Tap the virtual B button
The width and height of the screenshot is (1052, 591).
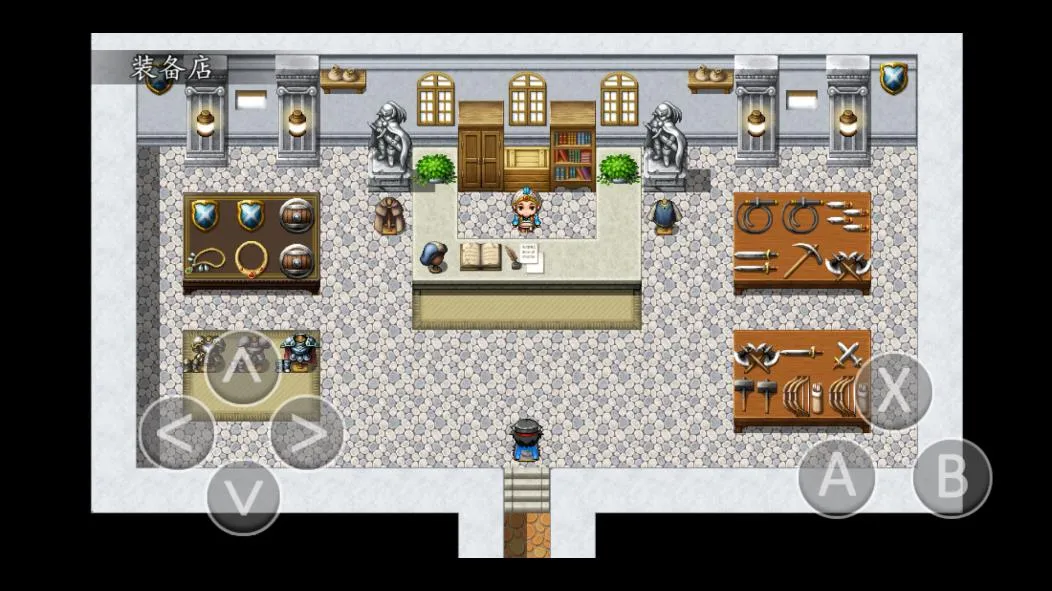(951, 478)
